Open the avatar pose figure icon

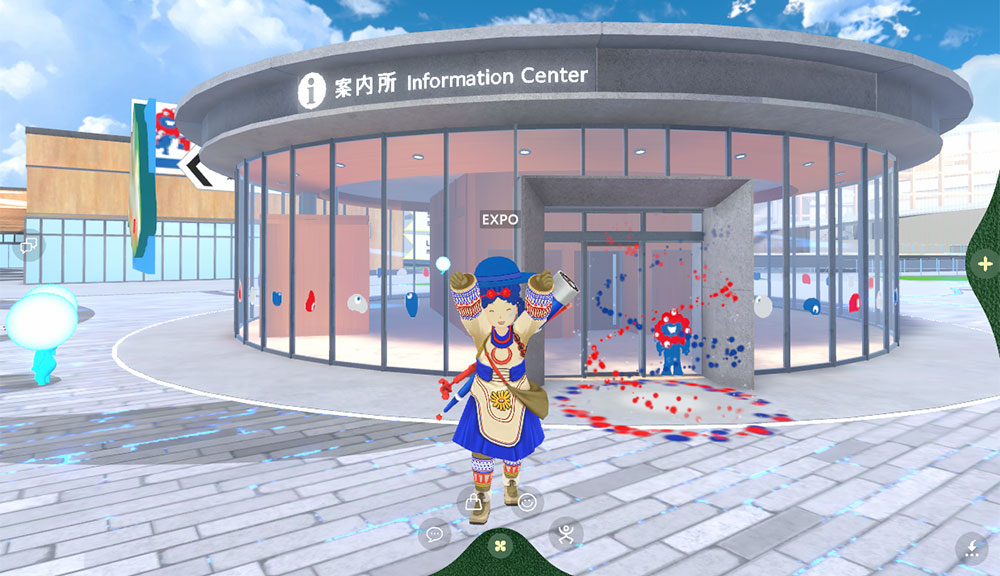click(x=566, y=533)
